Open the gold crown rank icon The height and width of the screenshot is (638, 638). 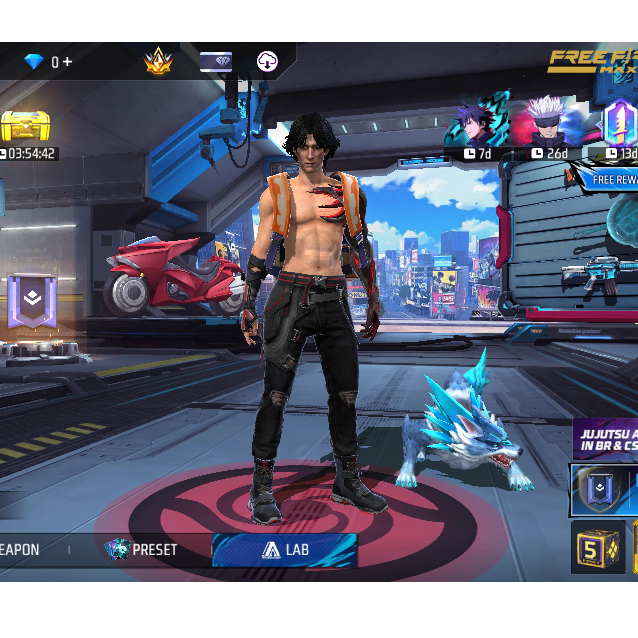tap(158, 62)
